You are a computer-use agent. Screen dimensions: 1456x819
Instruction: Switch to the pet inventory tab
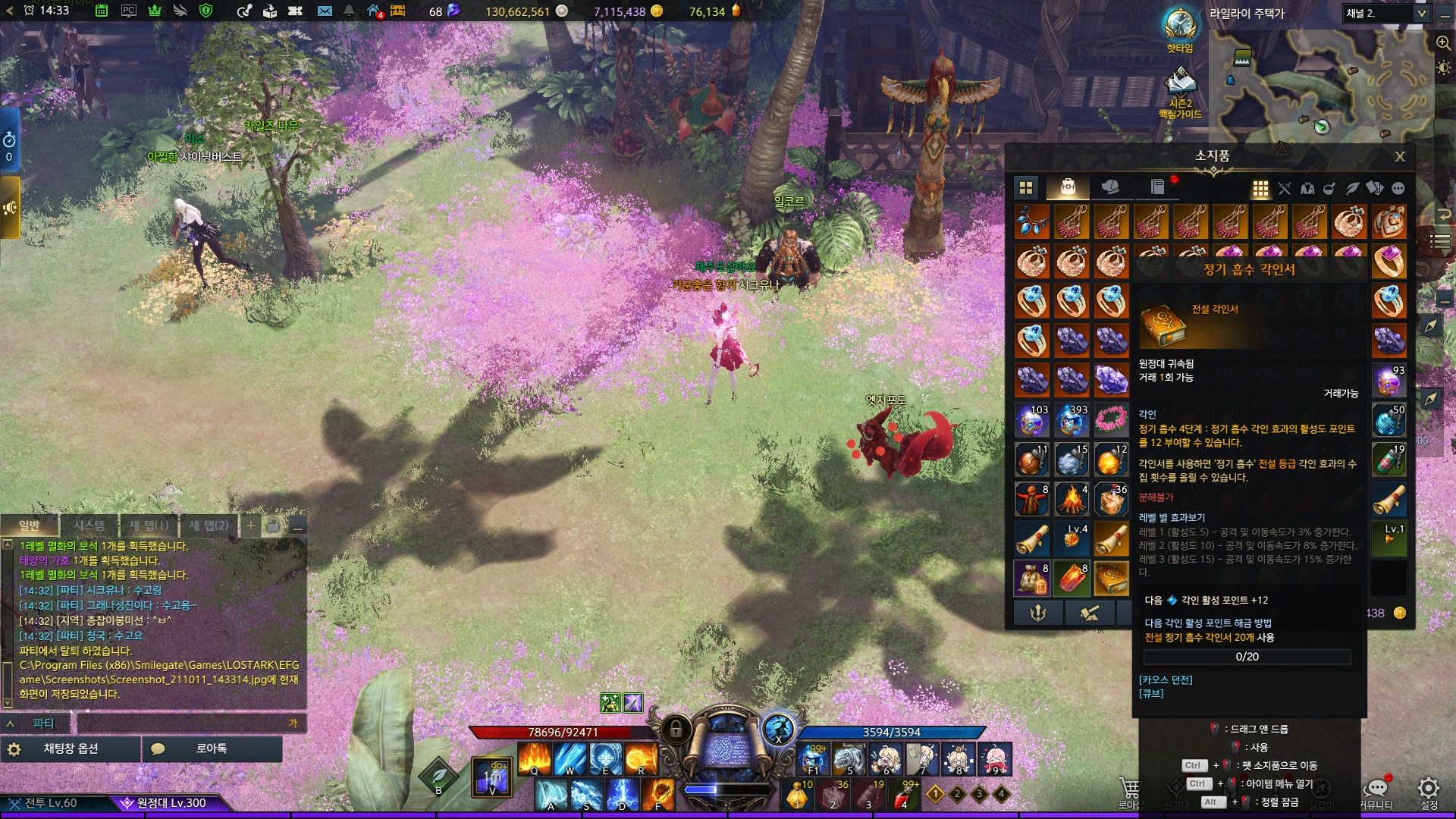pyautogui.click(x=1110, y=187)
